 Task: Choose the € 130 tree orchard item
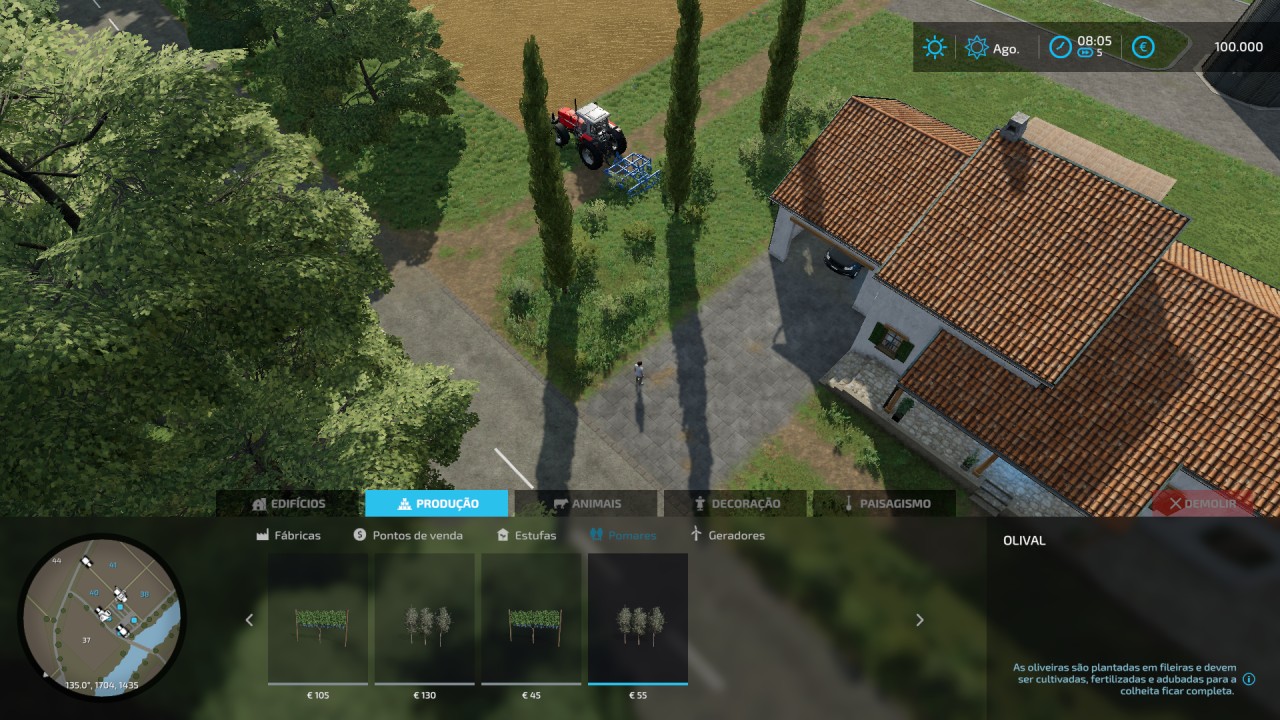pyautogui.click(x=425, y=619)
